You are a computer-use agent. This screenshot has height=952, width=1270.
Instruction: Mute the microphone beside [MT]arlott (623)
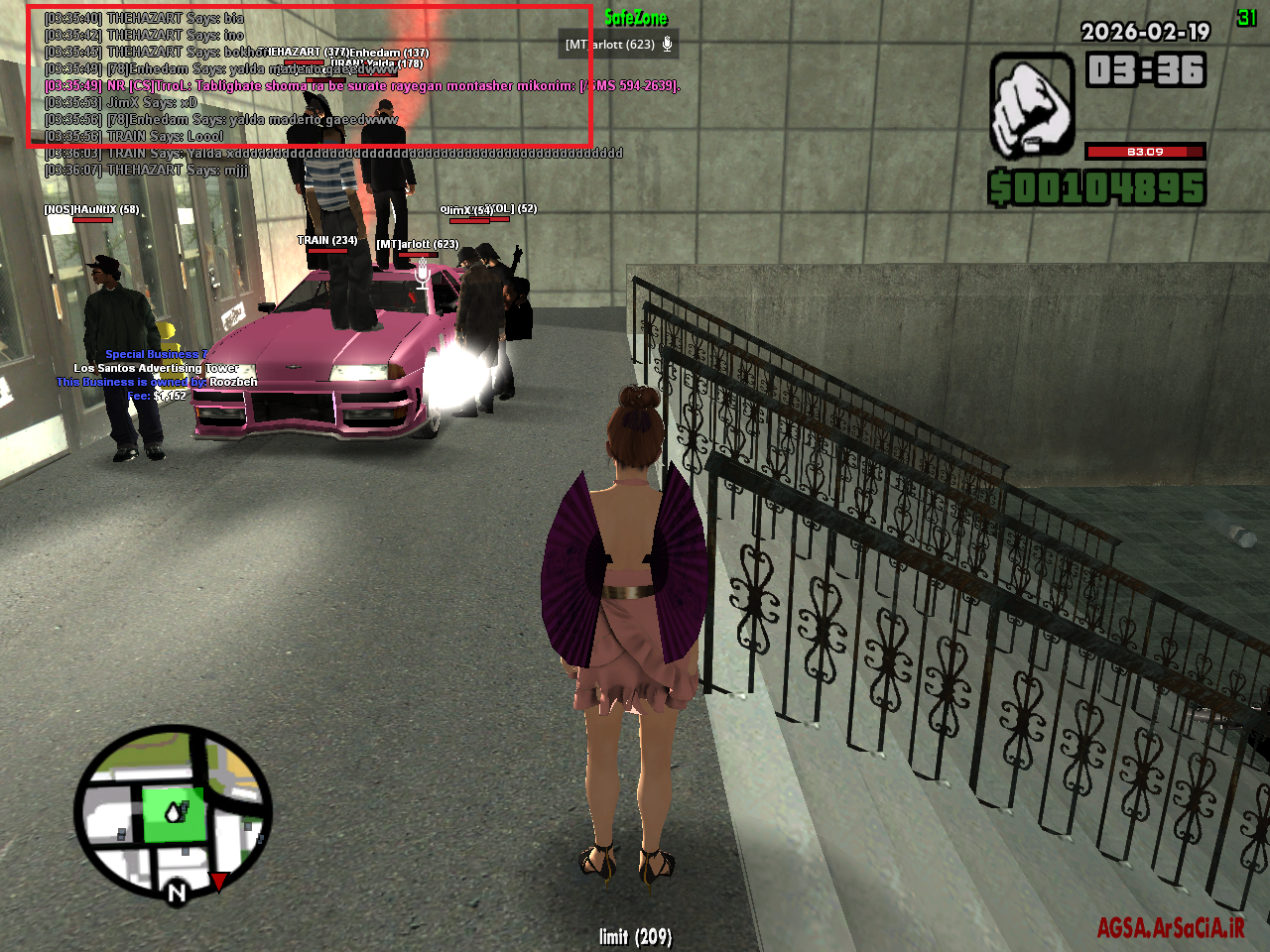pyautogui.click(x=666, y=44)
